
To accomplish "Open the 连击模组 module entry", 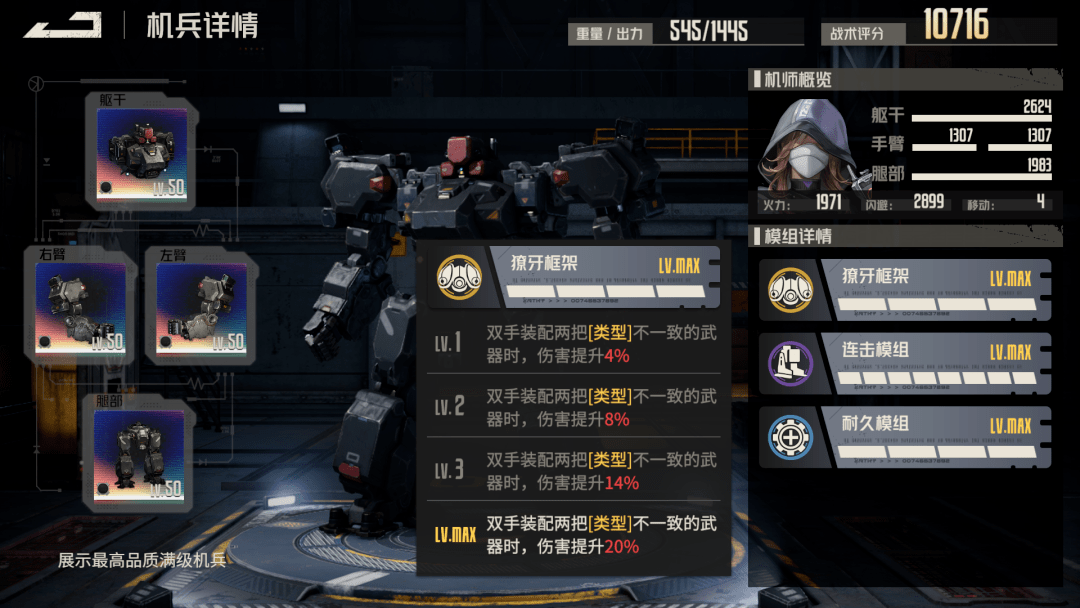I will [905, 363].
